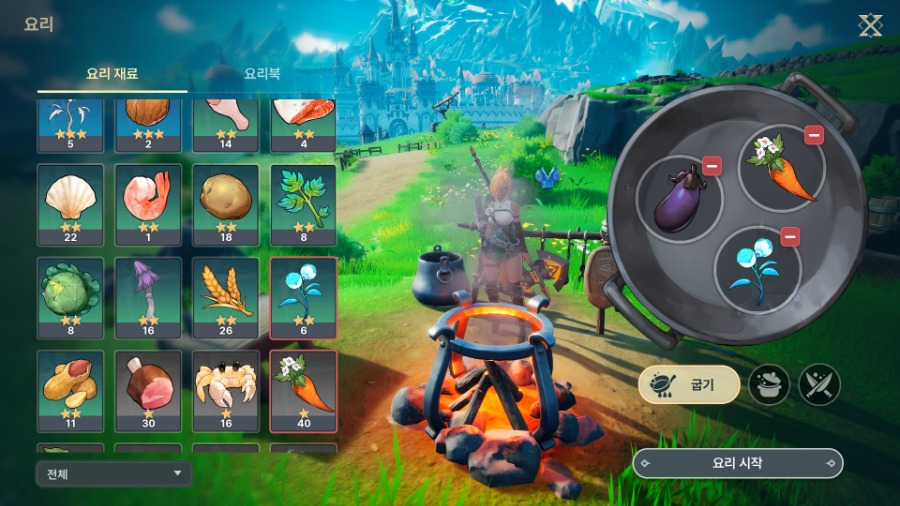Remove the blue flower from the pan
Screen dimensions: 900x506
pos(790,236)
